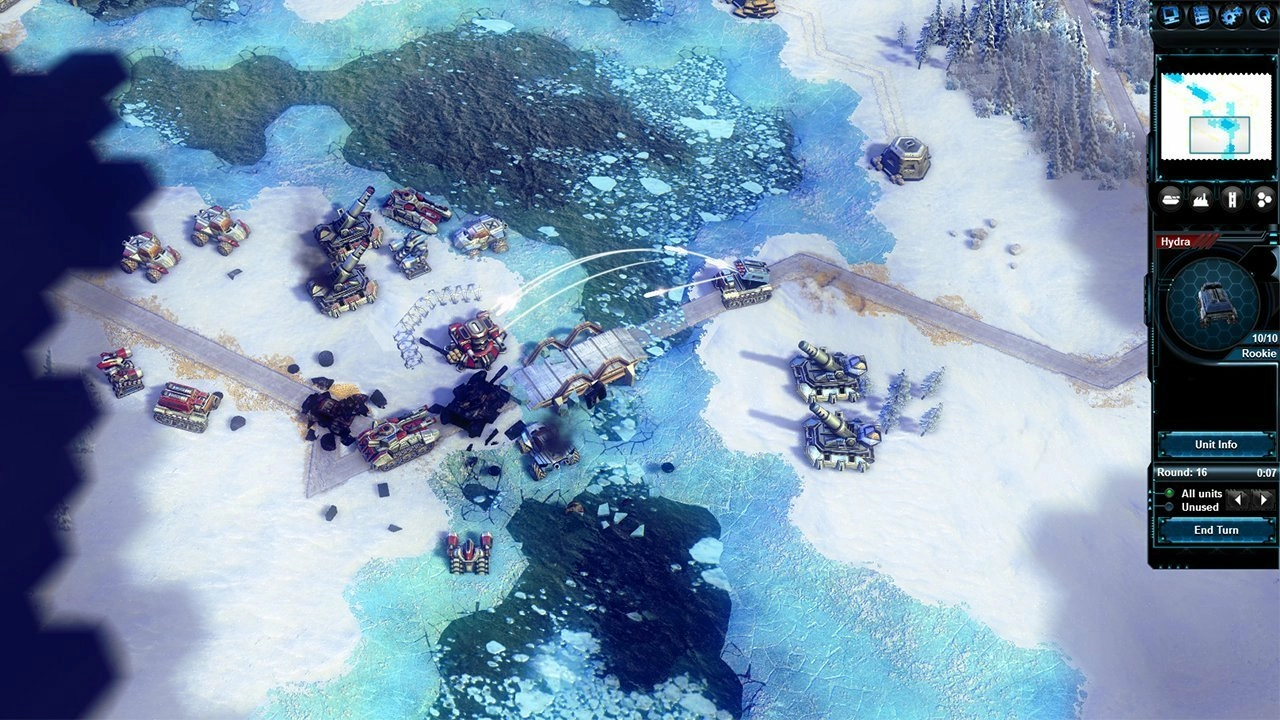Cycle to previous unit with left arrow

click(x=1237, y=500)
